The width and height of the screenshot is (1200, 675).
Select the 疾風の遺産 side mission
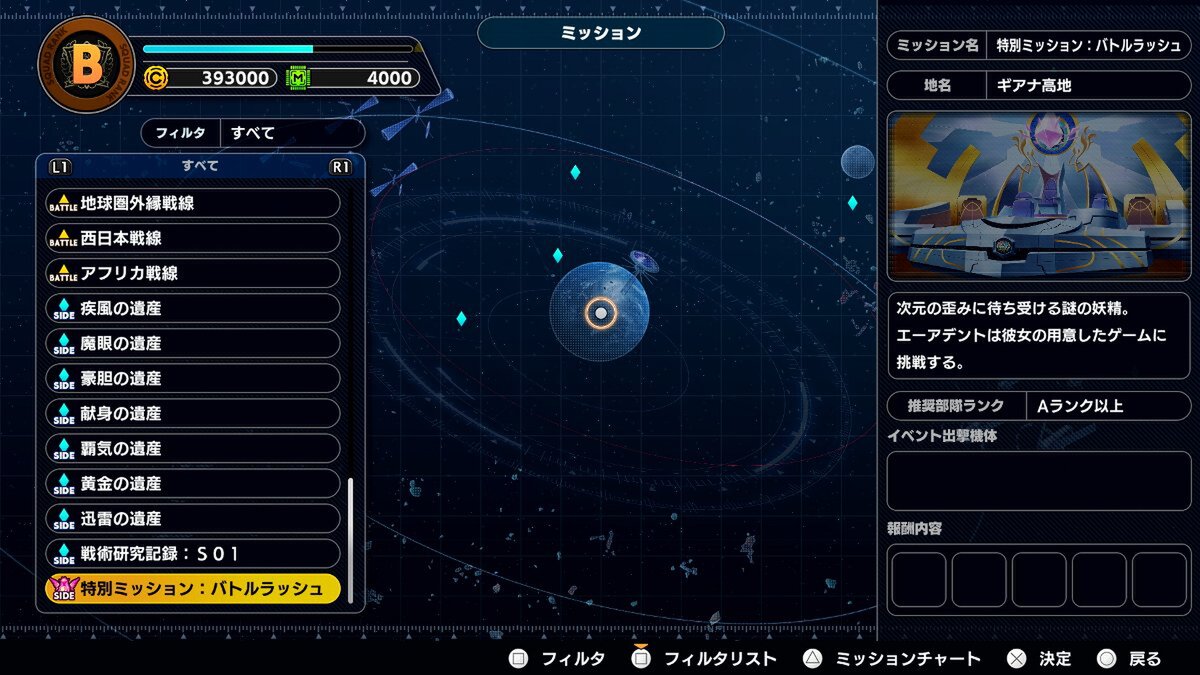[x=193, y=308]
